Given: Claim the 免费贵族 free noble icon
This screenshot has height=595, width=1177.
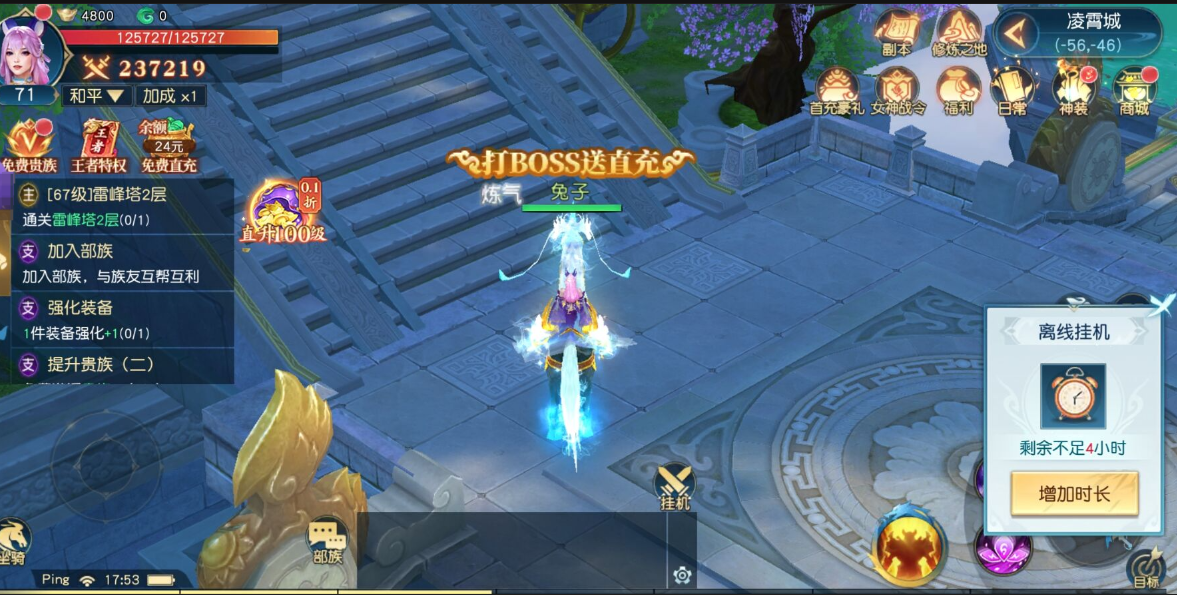Looking at the screenshot, I should pyautogui.click(x=29, y=145).
